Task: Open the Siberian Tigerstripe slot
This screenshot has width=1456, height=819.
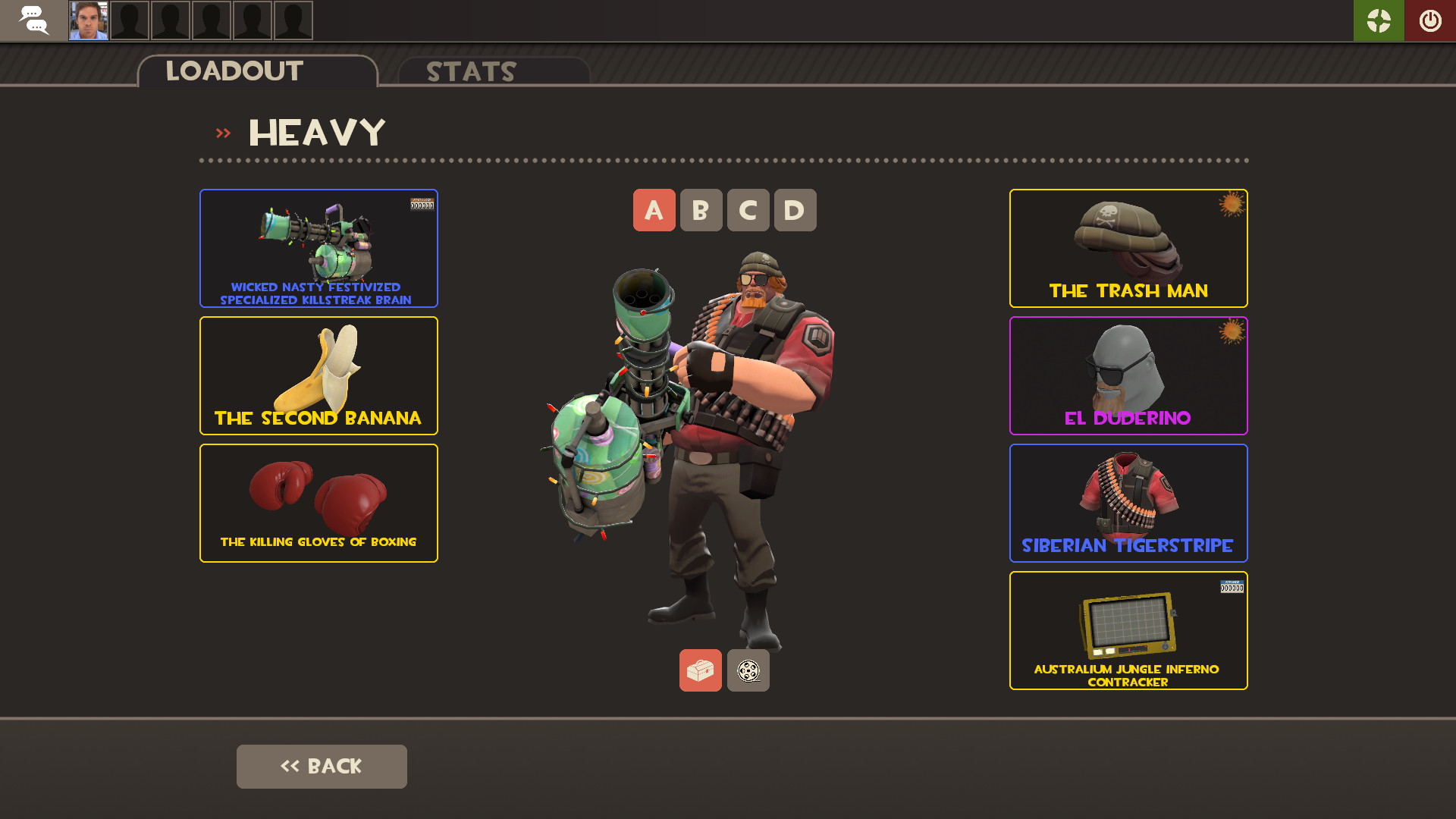Action: point(1128,503)
